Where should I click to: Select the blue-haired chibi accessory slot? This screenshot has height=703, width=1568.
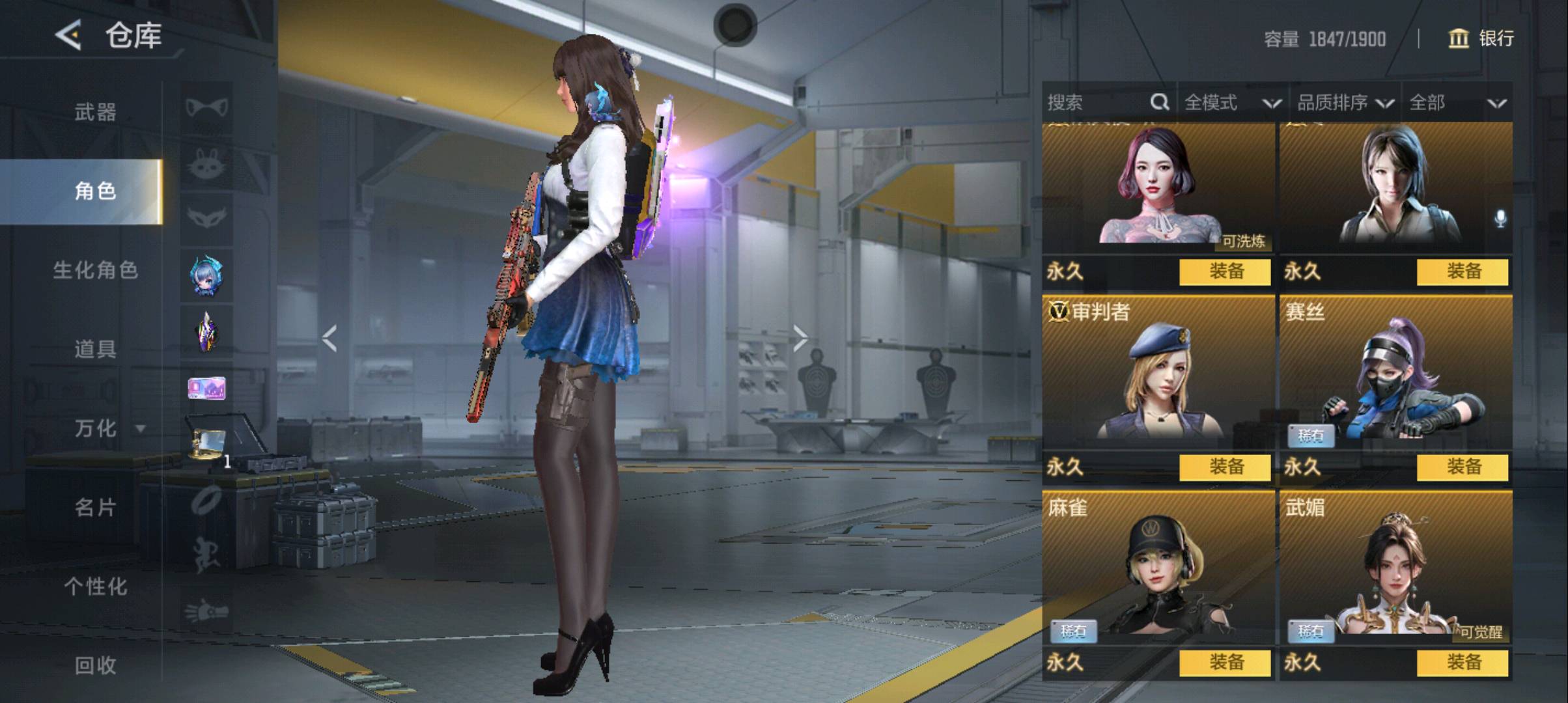coord(206,276)
